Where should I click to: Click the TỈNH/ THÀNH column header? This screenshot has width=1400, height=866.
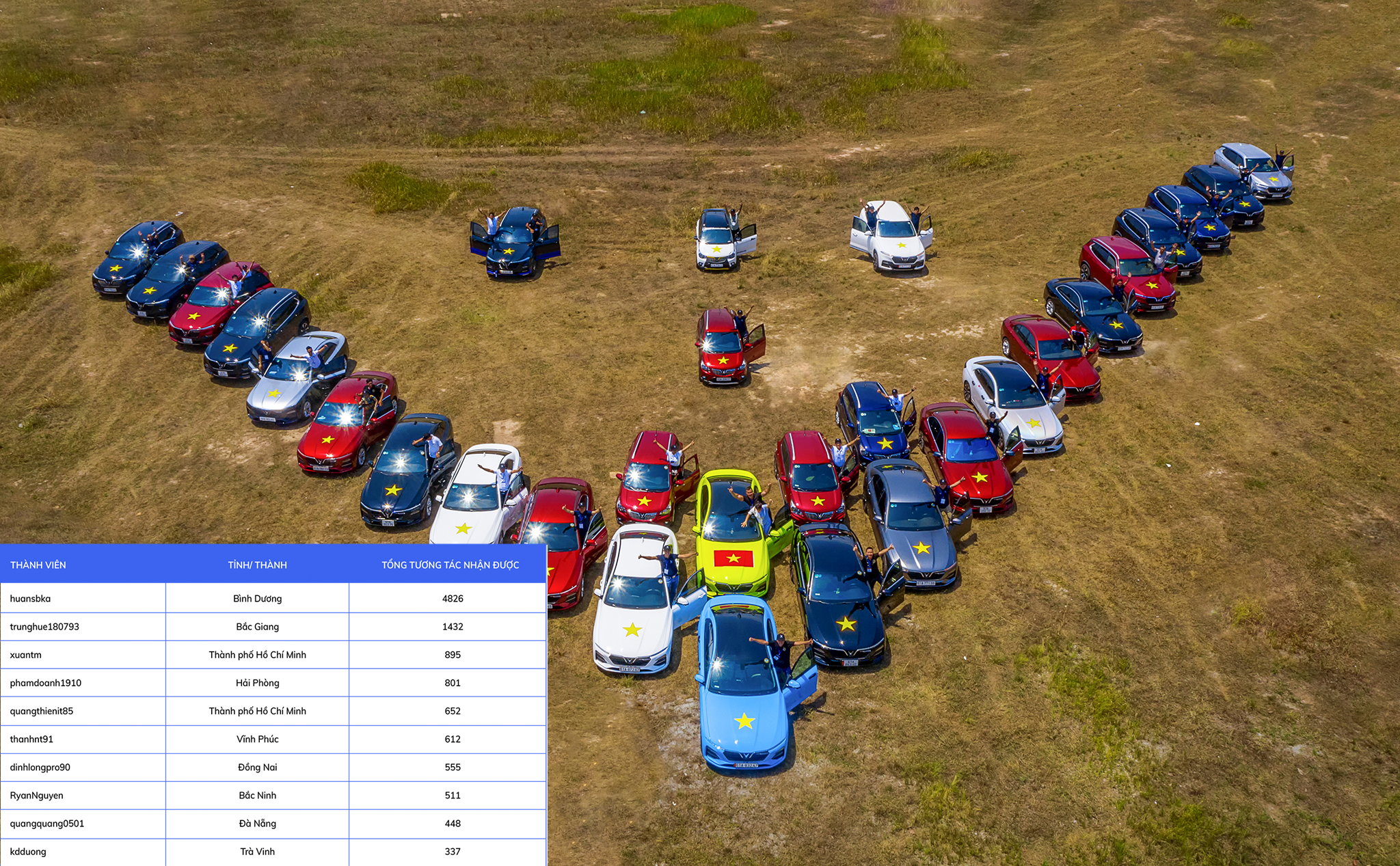(258, 565)
